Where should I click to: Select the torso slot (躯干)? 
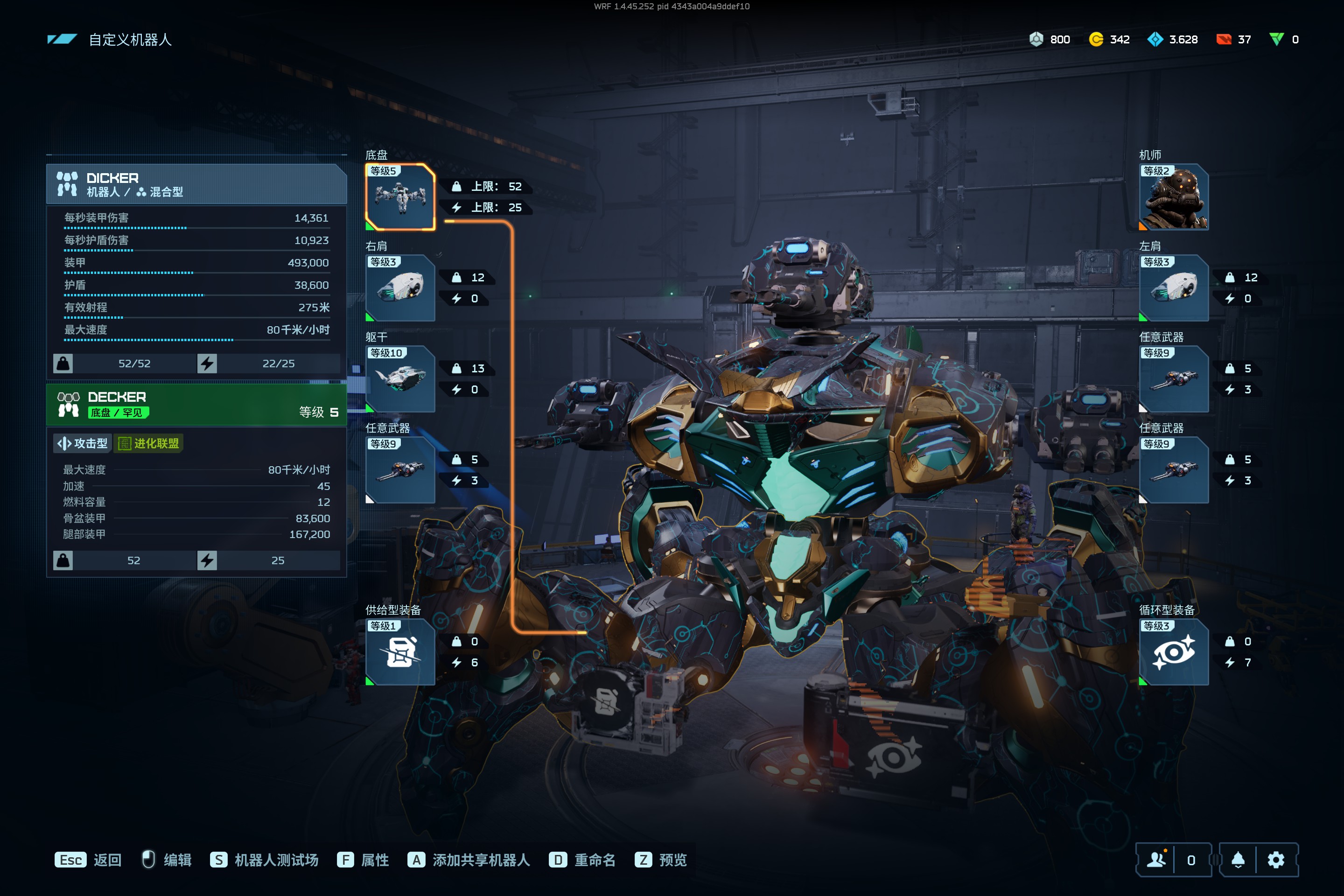coord(400,379)
